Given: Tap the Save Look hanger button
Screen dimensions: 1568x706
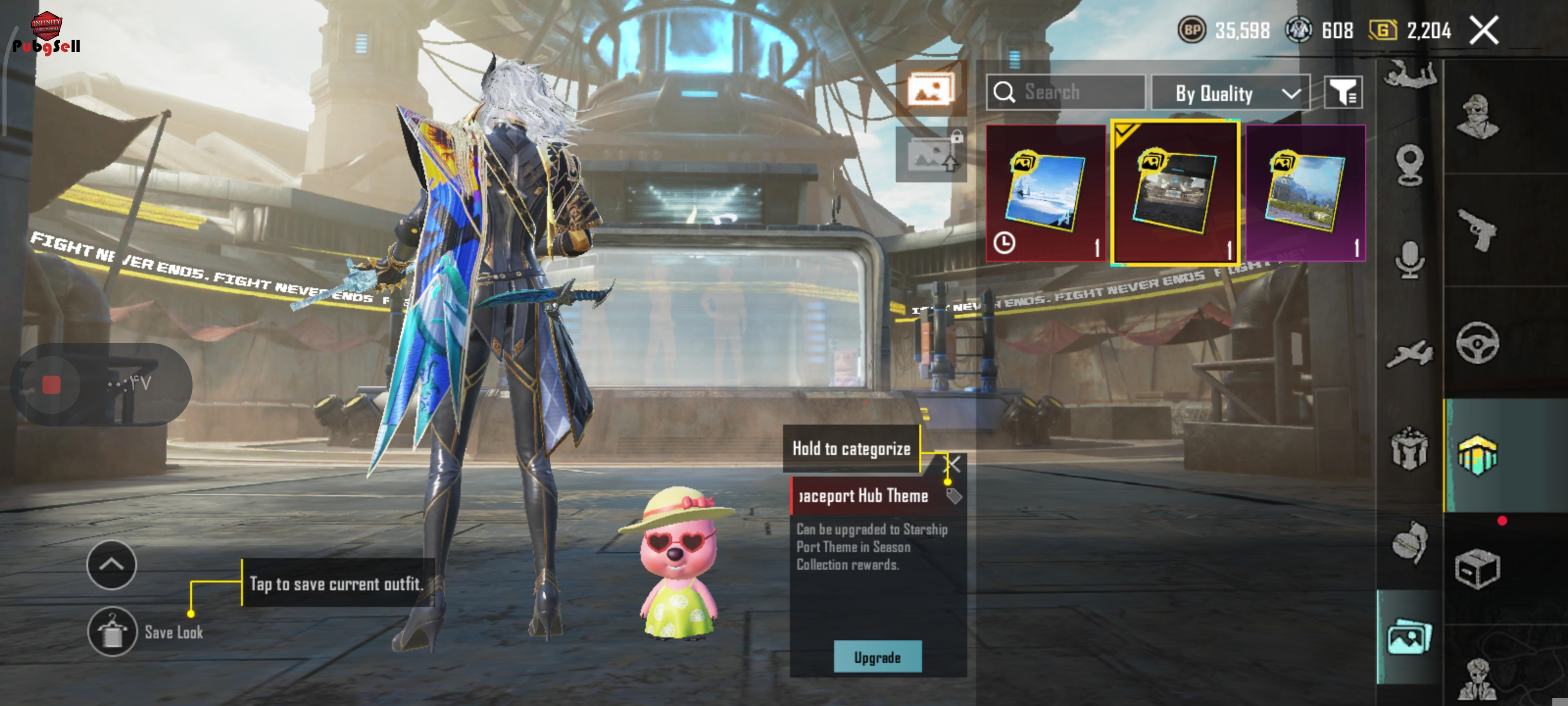Looking at the screenshot, I should 112,631.
